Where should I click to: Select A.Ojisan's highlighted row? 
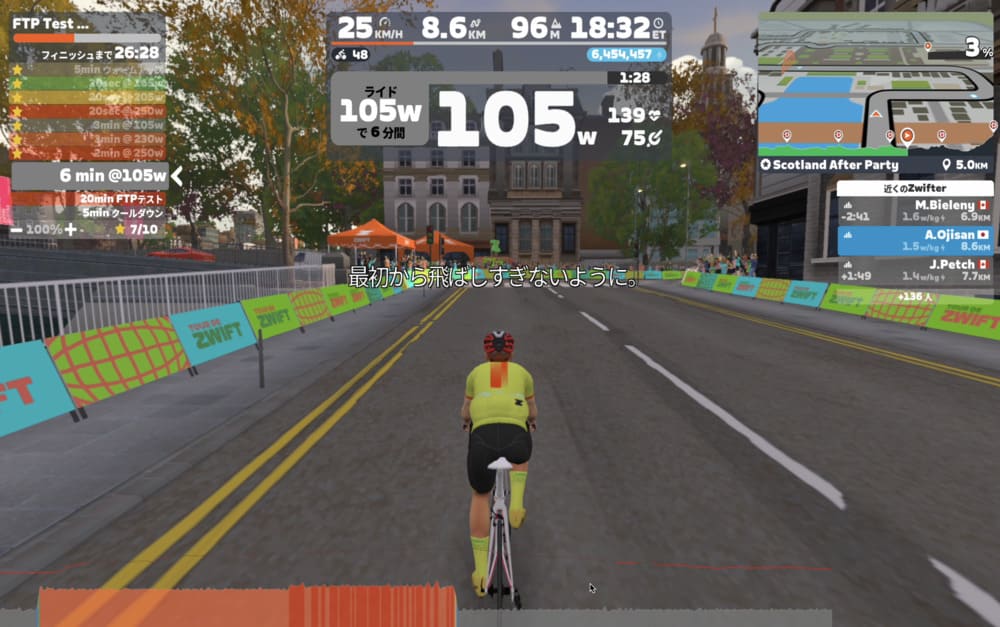[914, 240]
